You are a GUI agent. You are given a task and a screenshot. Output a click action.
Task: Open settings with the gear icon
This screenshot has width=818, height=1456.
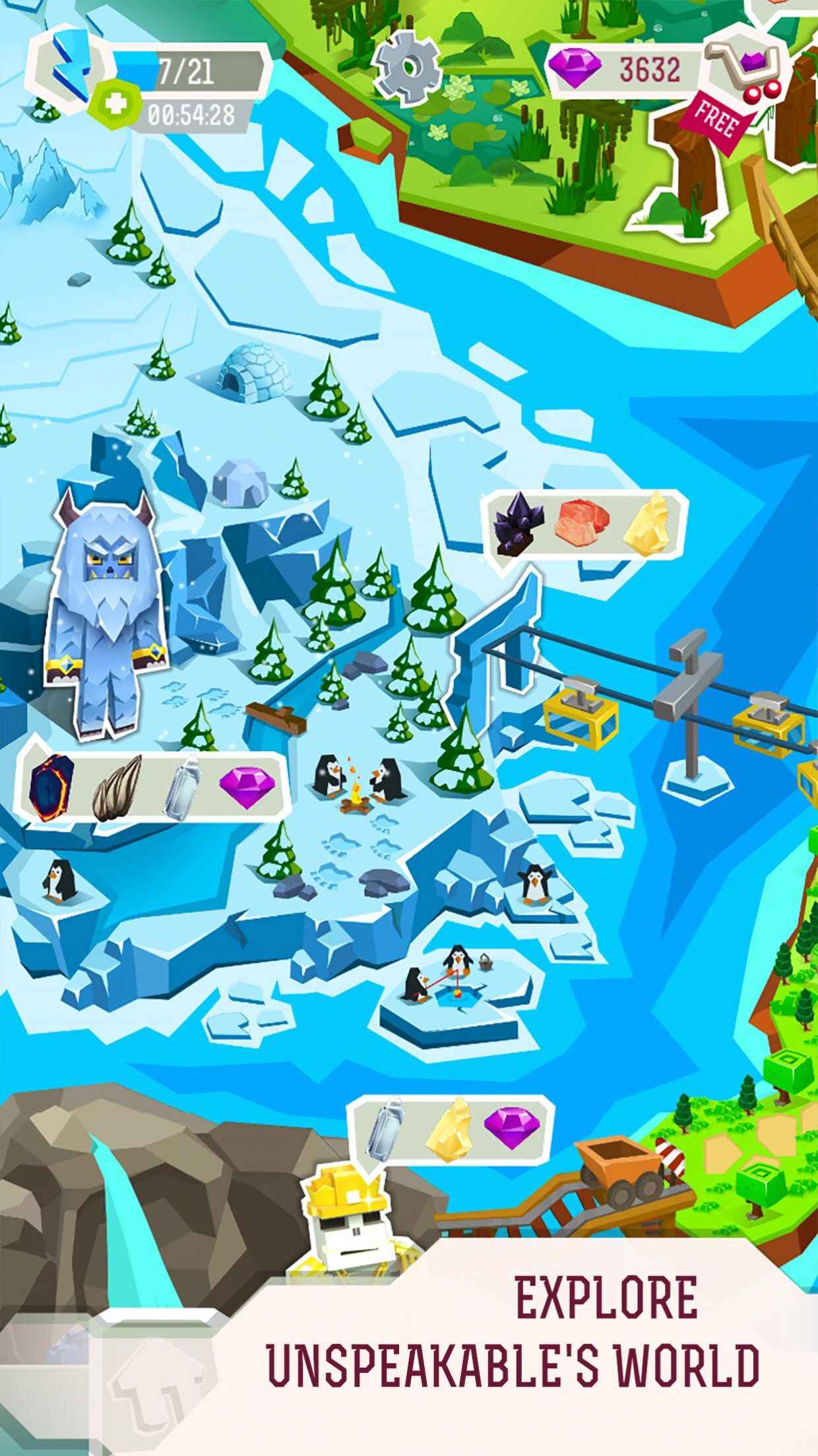pos(406,65)
